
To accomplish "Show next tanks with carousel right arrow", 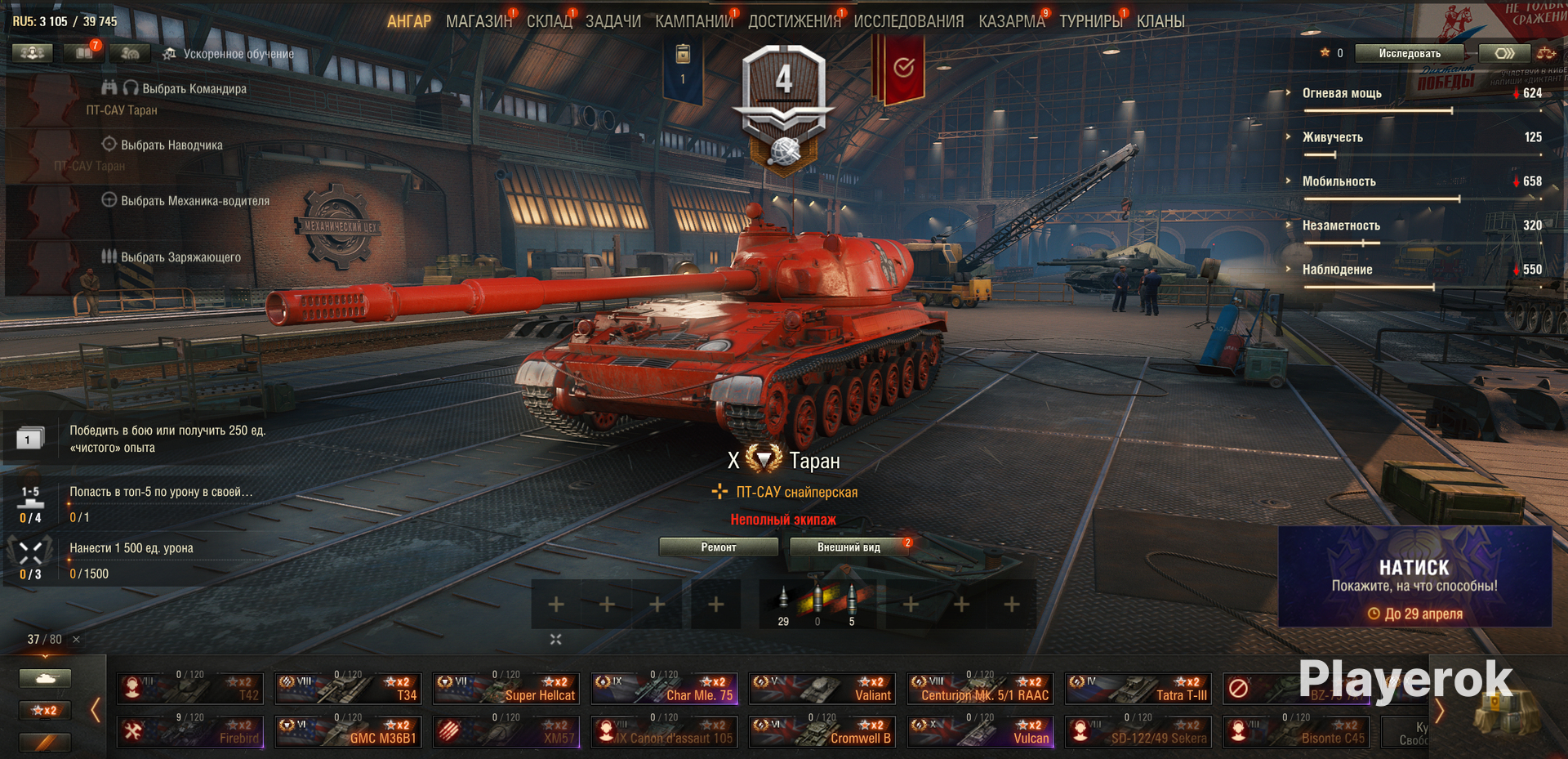I will click(1440, 711).
